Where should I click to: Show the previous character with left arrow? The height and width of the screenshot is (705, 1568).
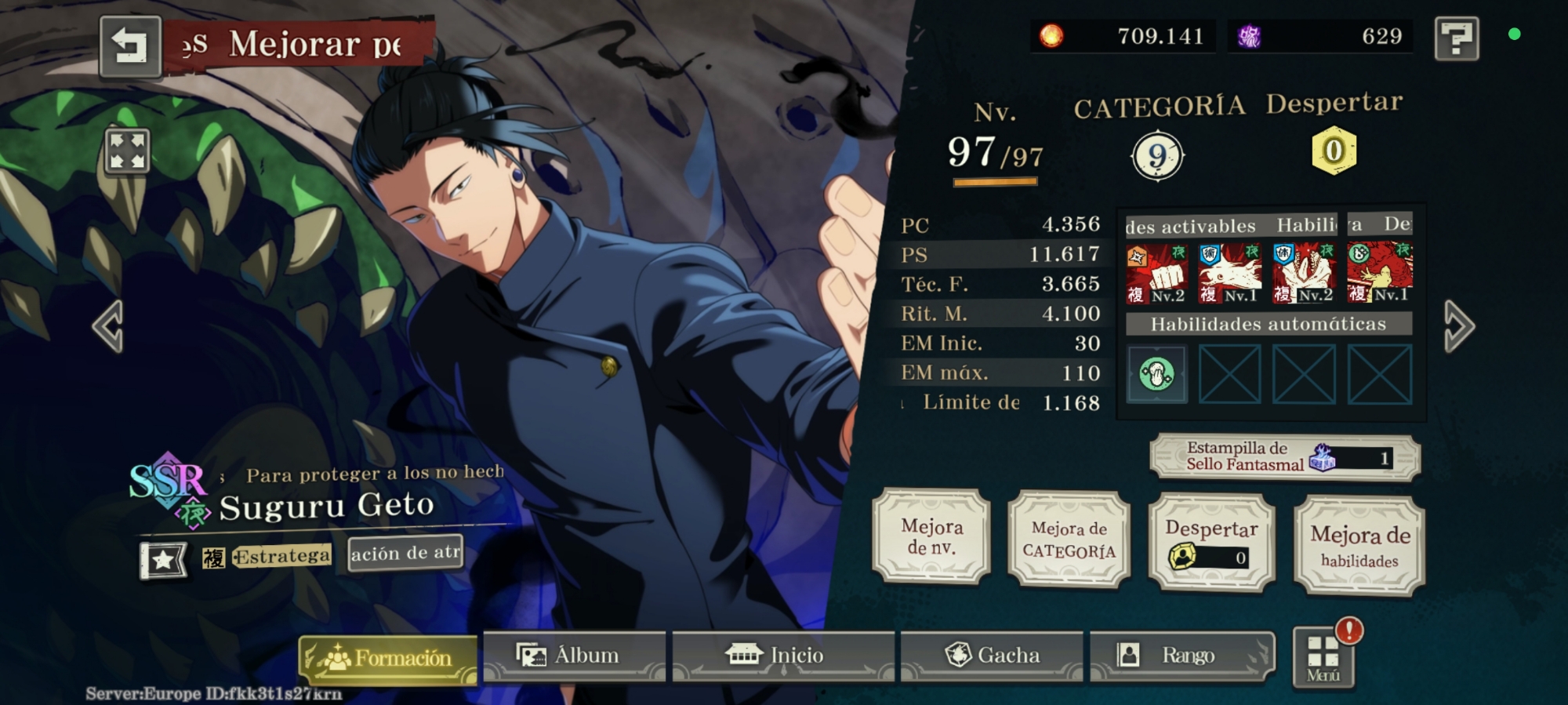(108, 325)
